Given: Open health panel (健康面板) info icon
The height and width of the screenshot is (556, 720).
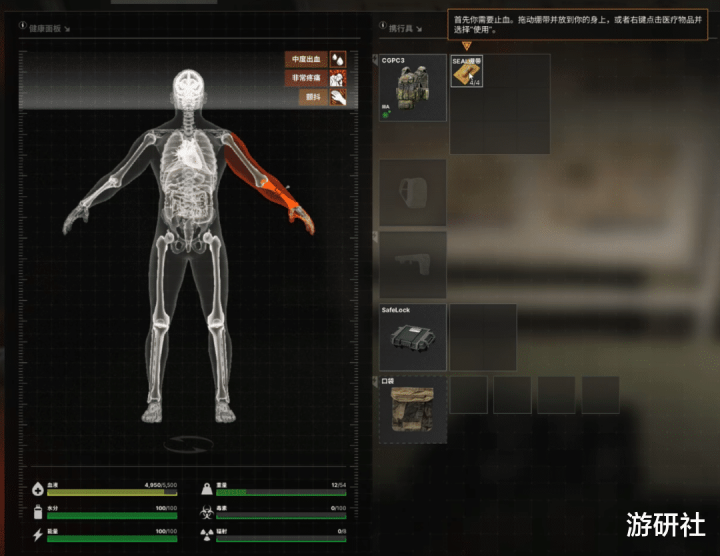Looking at the screenshot, I should pyautogui.click(x=23, y=27).
